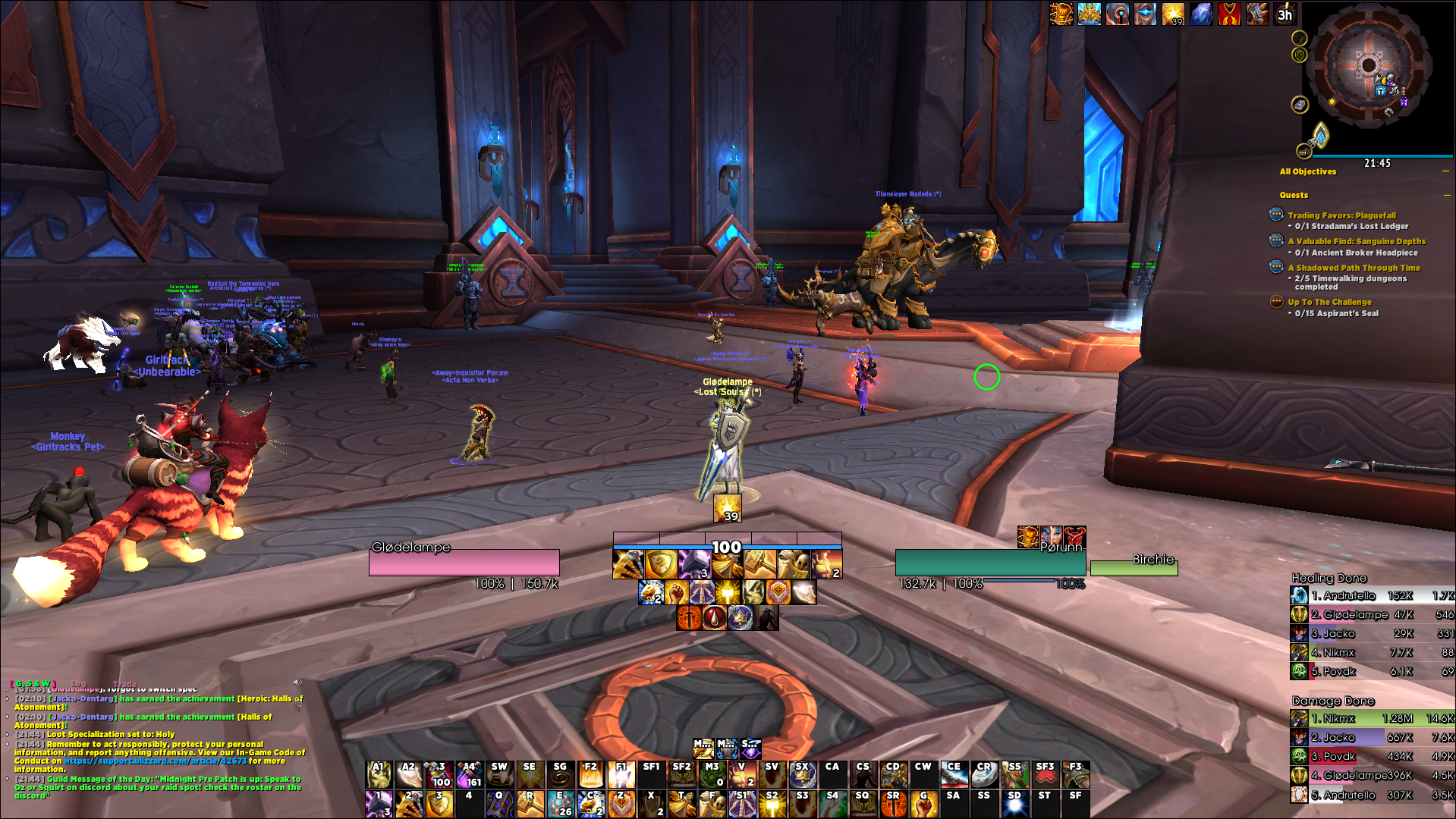1456x819 pixels.
Task: Open the Up To The Challenge quest
Action: [x=1329, y=302]
